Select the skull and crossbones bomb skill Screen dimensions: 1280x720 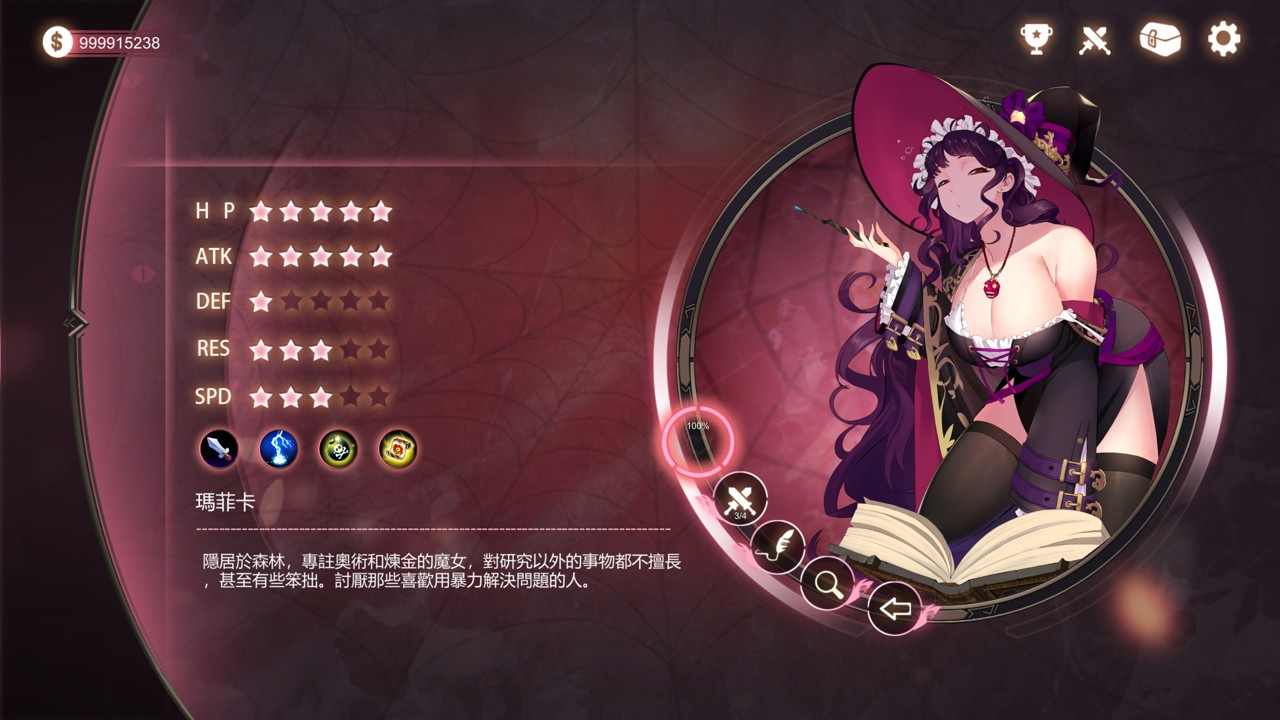tap(338, 449)
